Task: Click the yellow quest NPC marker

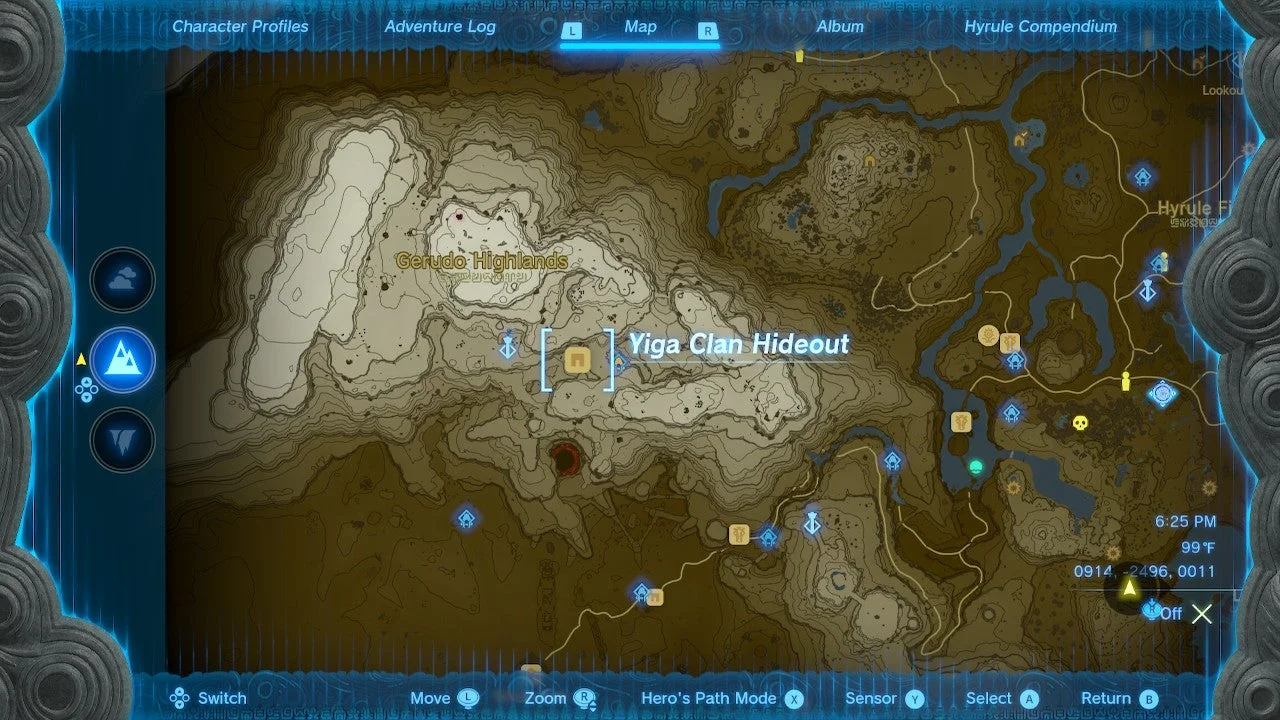Action: (1124, 380)
